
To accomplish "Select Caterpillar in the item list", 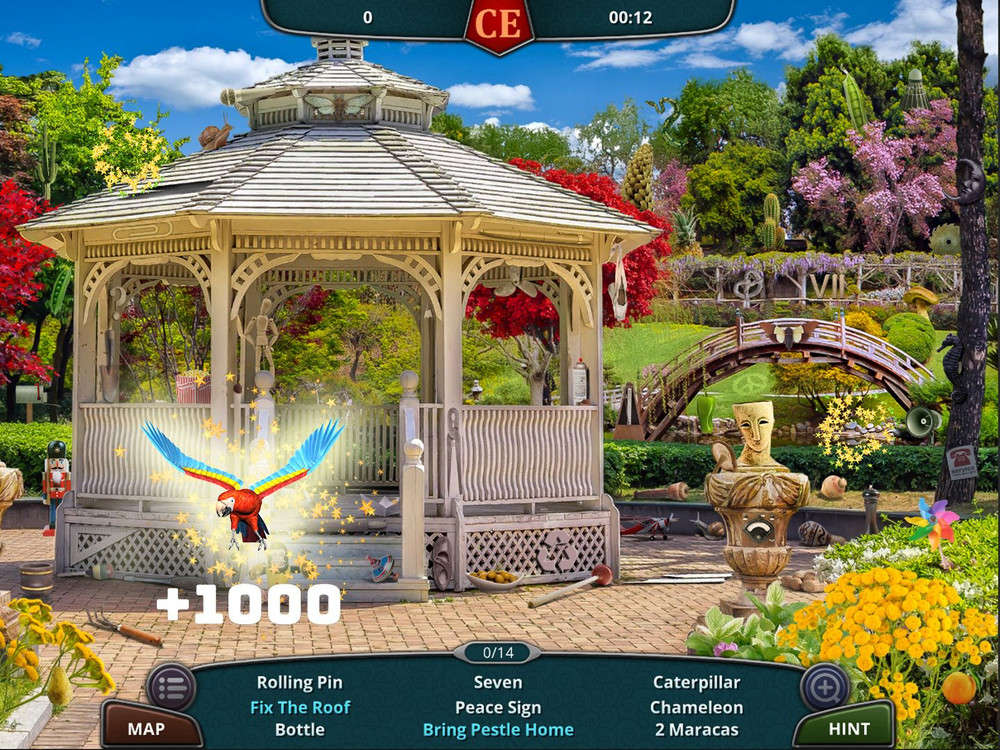I will pos(696,683).
